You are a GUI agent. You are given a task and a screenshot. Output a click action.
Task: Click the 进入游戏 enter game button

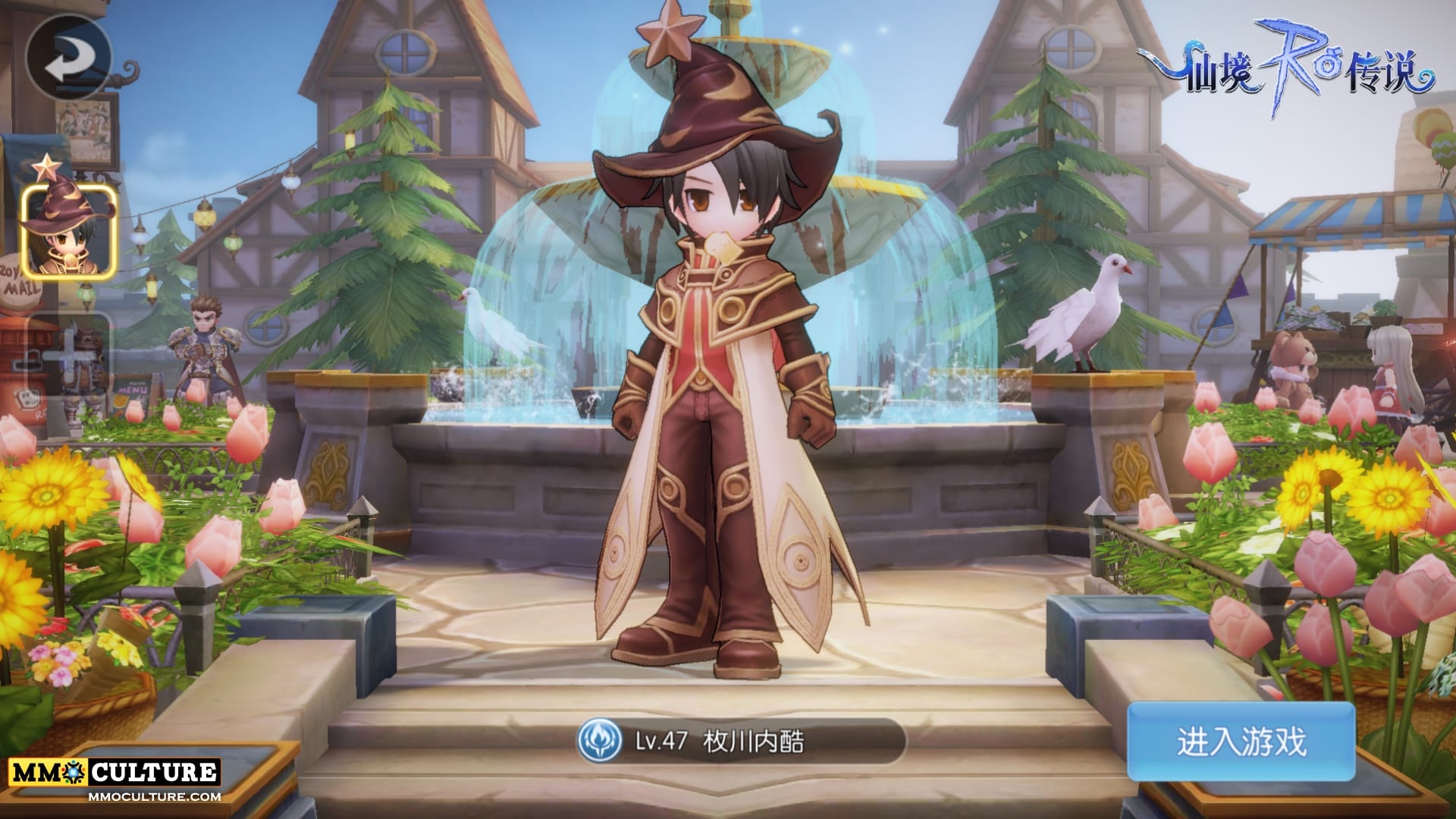1241,741
